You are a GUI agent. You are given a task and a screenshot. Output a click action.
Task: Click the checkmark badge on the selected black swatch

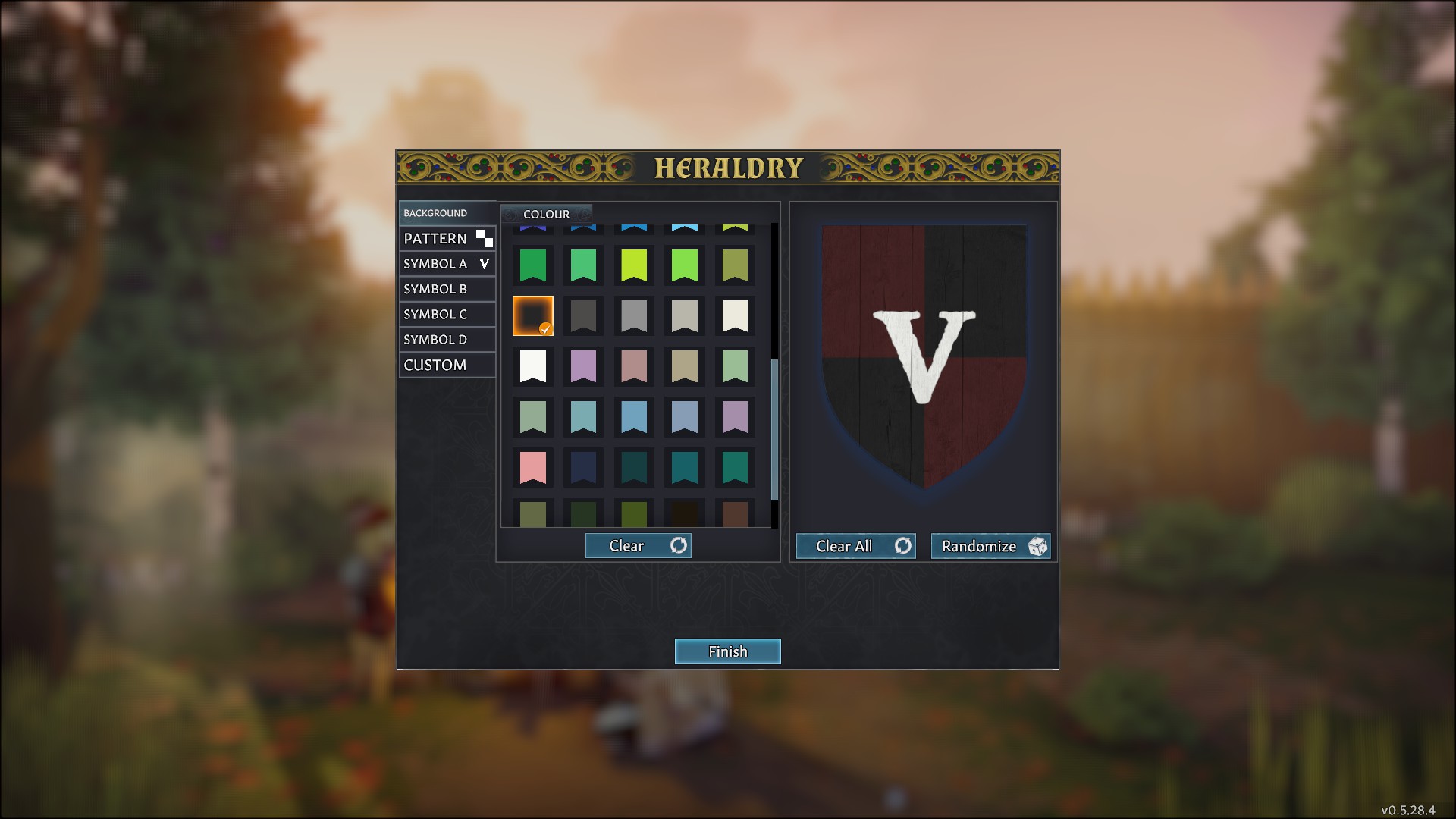point(545,329)
